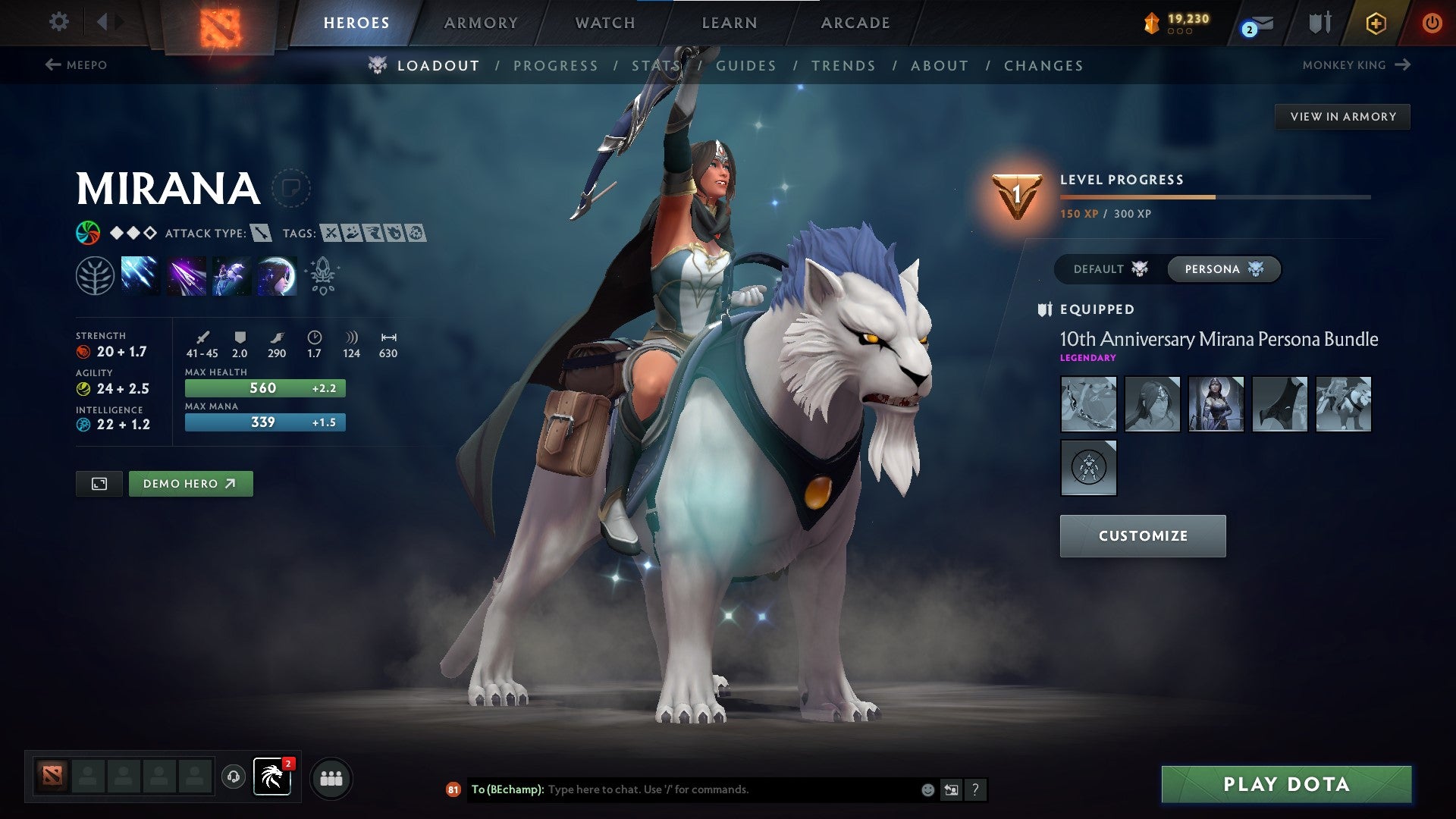Screen dimensions: 1456x819
Task: Click the emoticon smiley in chat bar
Action: click(x=927, y=789)
